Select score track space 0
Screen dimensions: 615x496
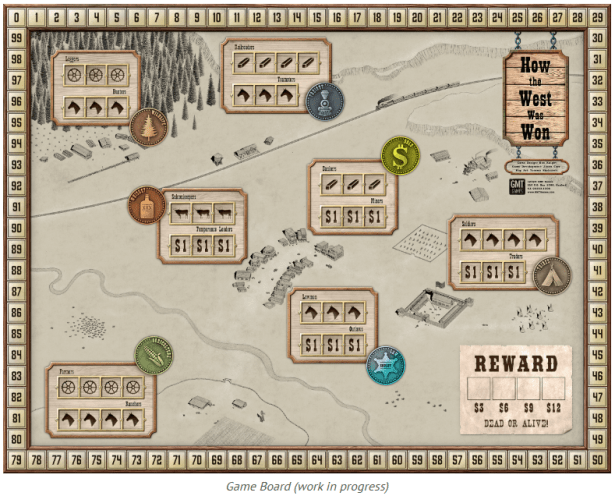[15, 16]
